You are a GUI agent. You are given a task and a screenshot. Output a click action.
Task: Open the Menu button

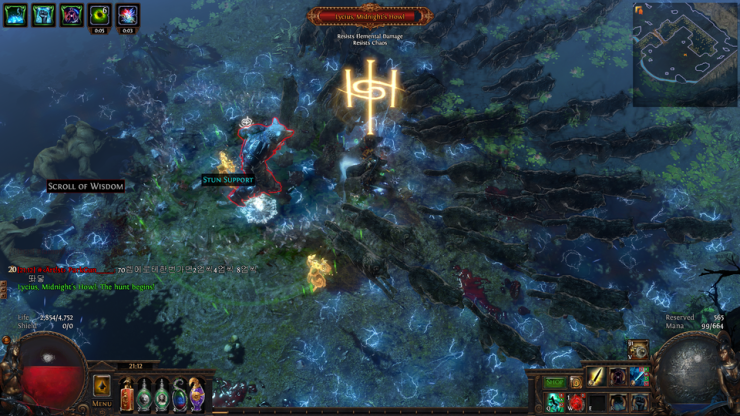(x=101, y=388)
